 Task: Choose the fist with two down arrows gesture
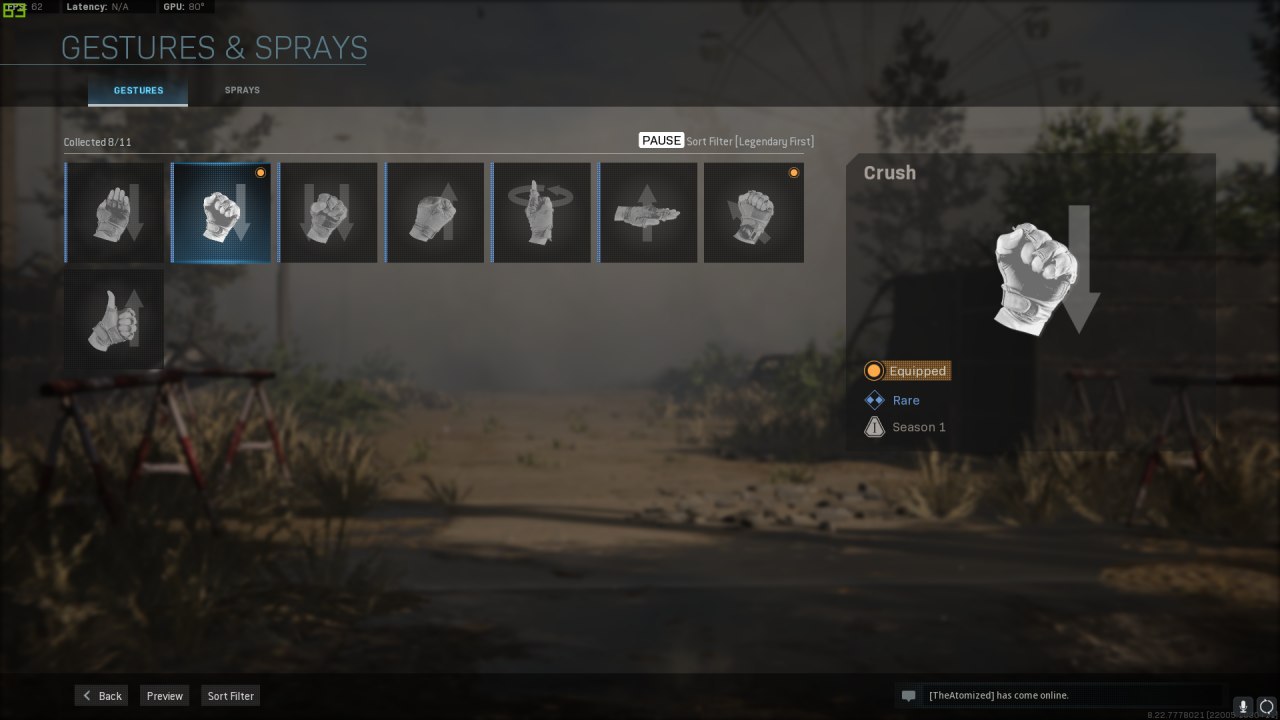point(328,213)
